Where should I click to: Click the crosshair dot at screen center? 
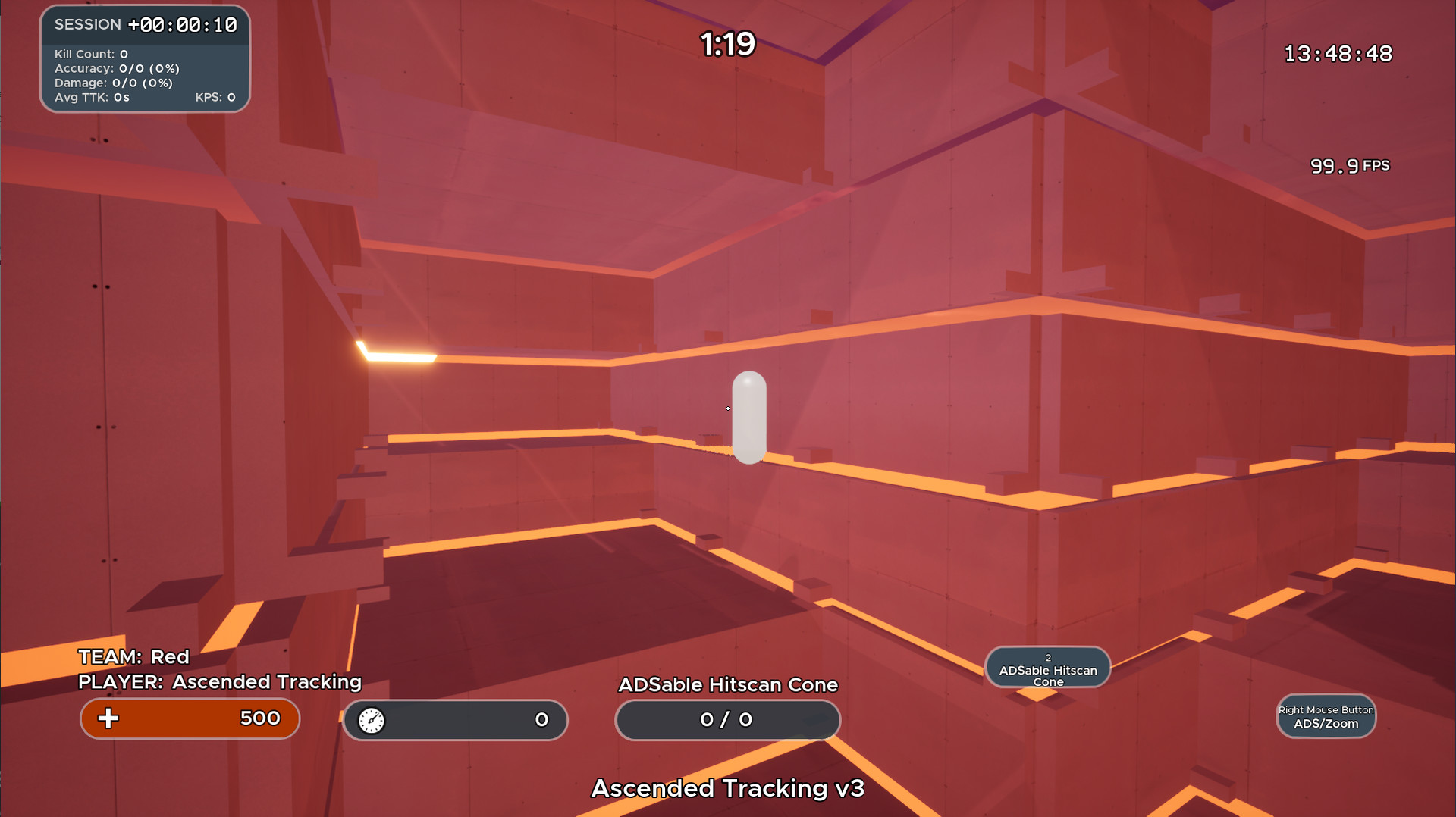coord(727,409)
